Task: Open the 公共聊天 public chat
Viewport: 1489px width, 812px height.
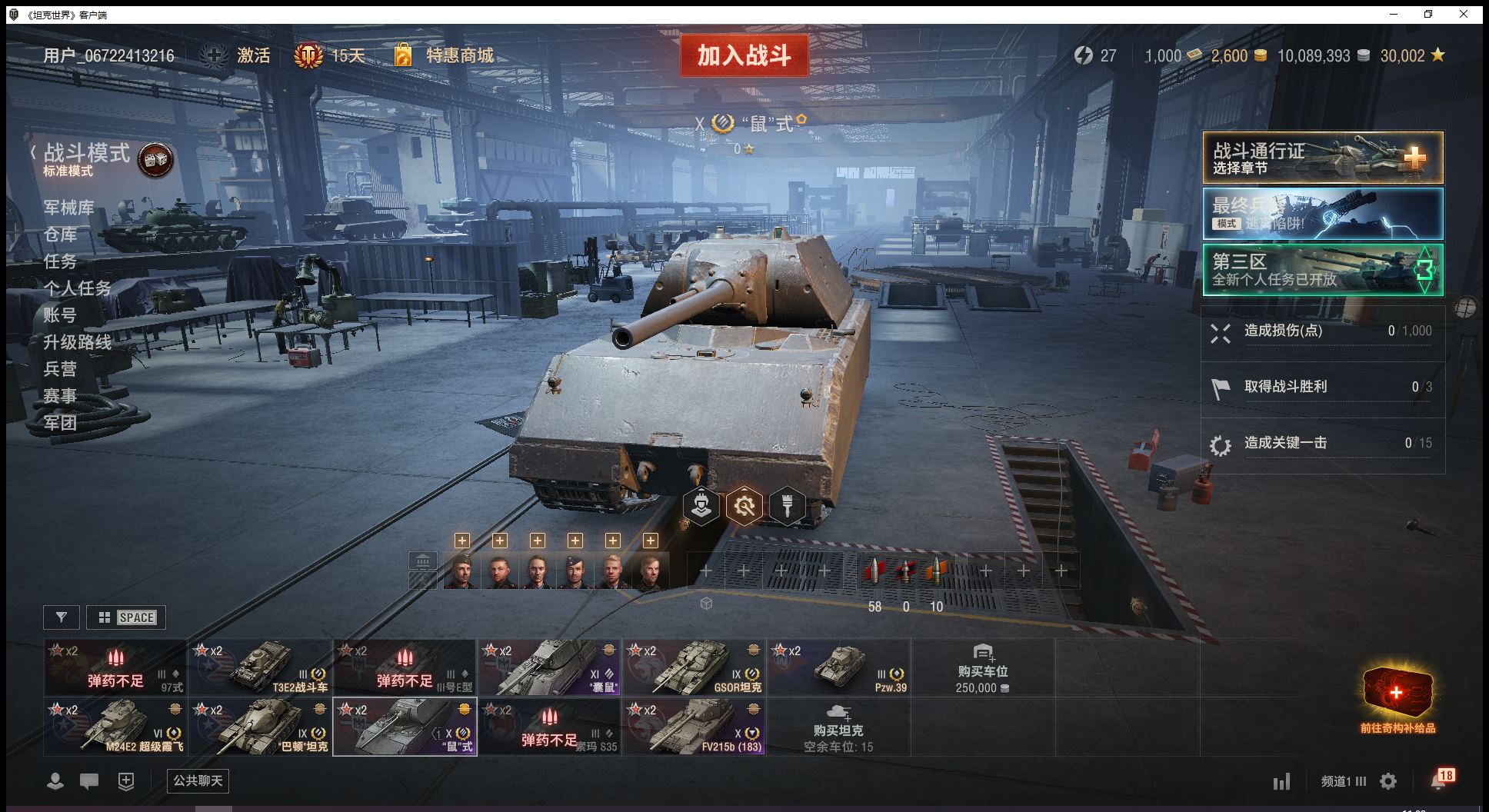Action: 198,781
